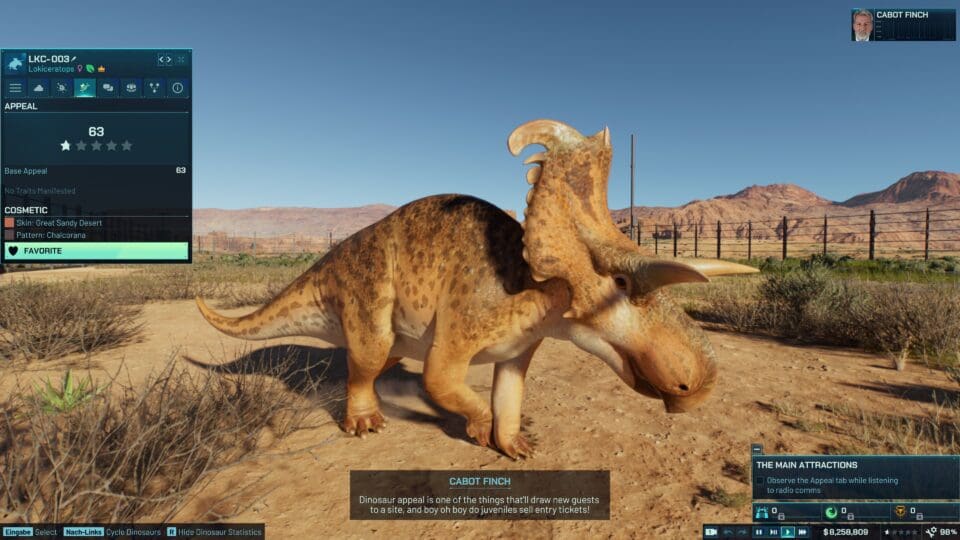Set game speed to fast forward
The width and height of the screenshot is (960, 540).
pos(802,532)
